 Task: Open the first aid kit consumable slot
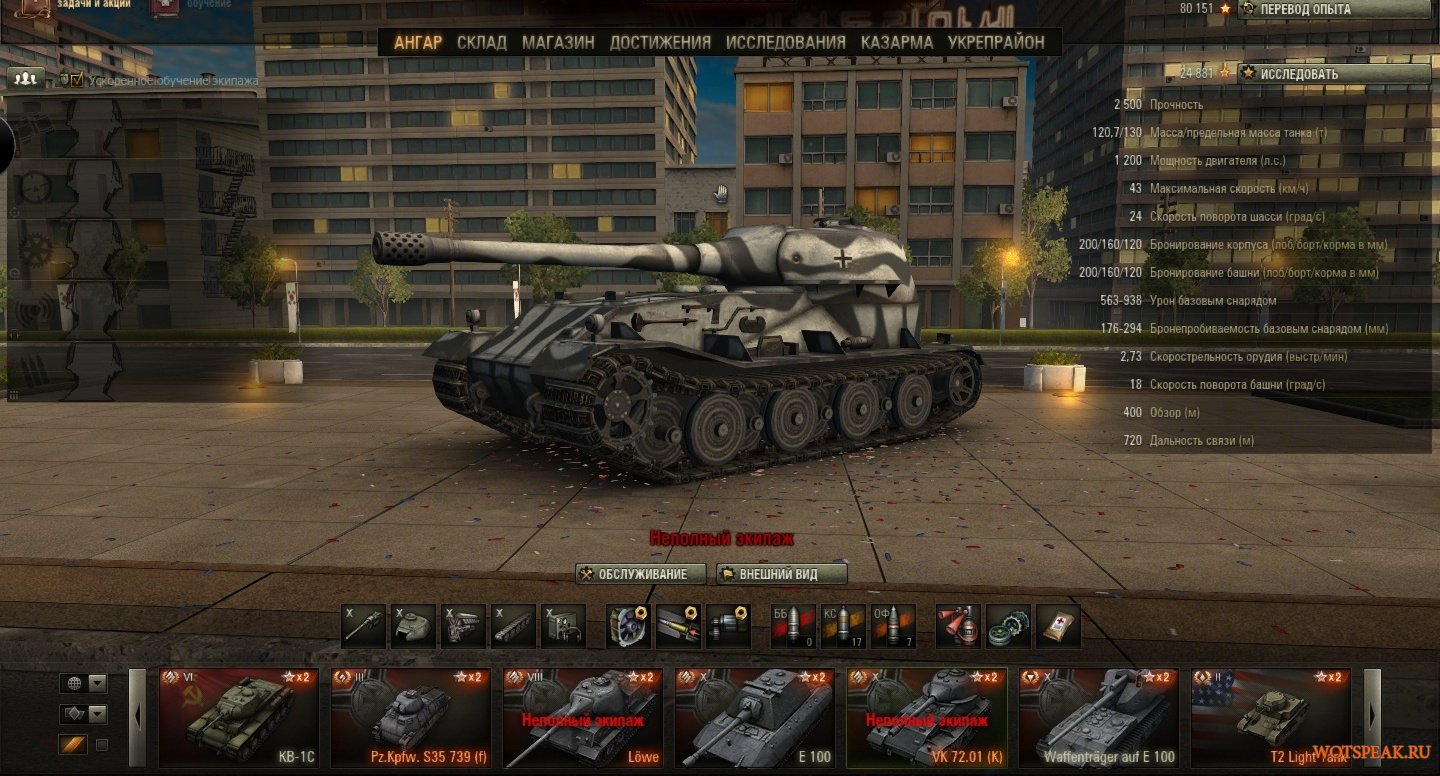point(1058,626)
